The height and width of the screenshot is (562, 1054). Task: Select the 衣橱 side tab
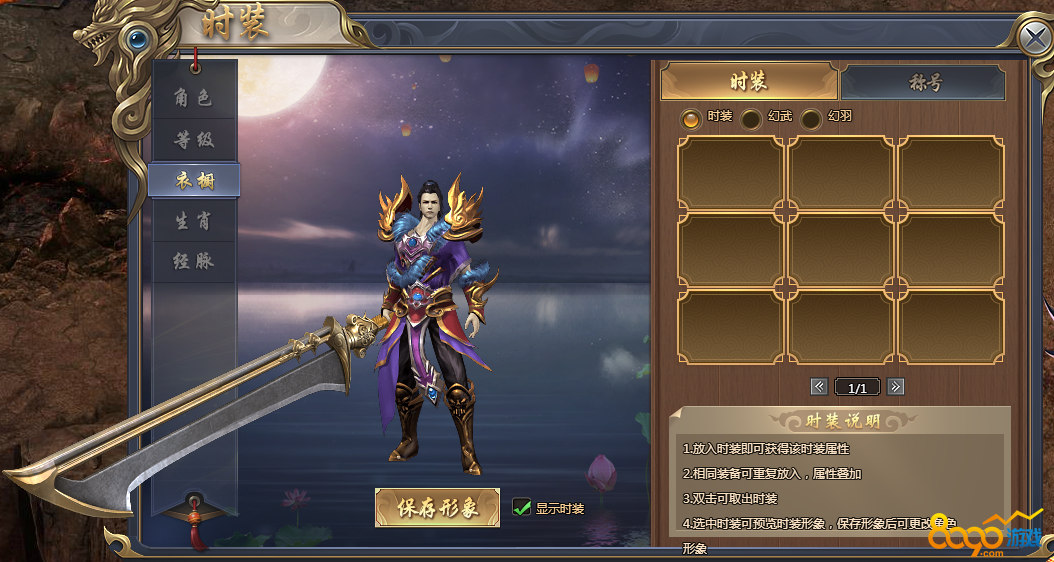coord(194,180)
